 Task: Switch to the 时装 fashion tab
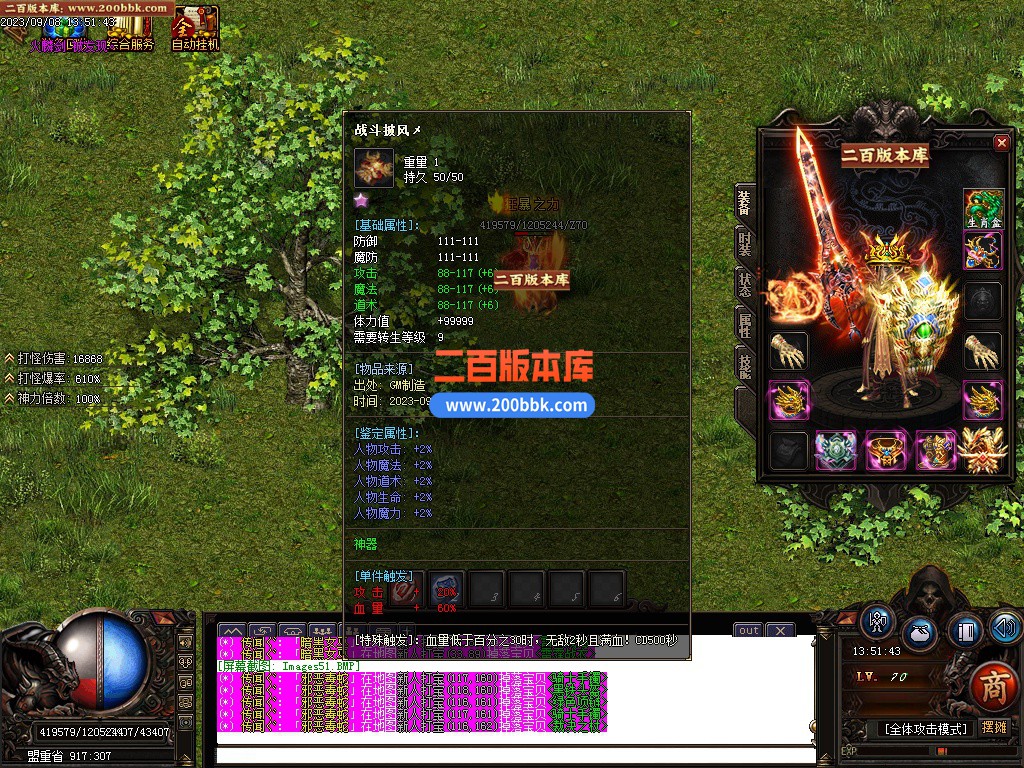(x=745, y=243)
